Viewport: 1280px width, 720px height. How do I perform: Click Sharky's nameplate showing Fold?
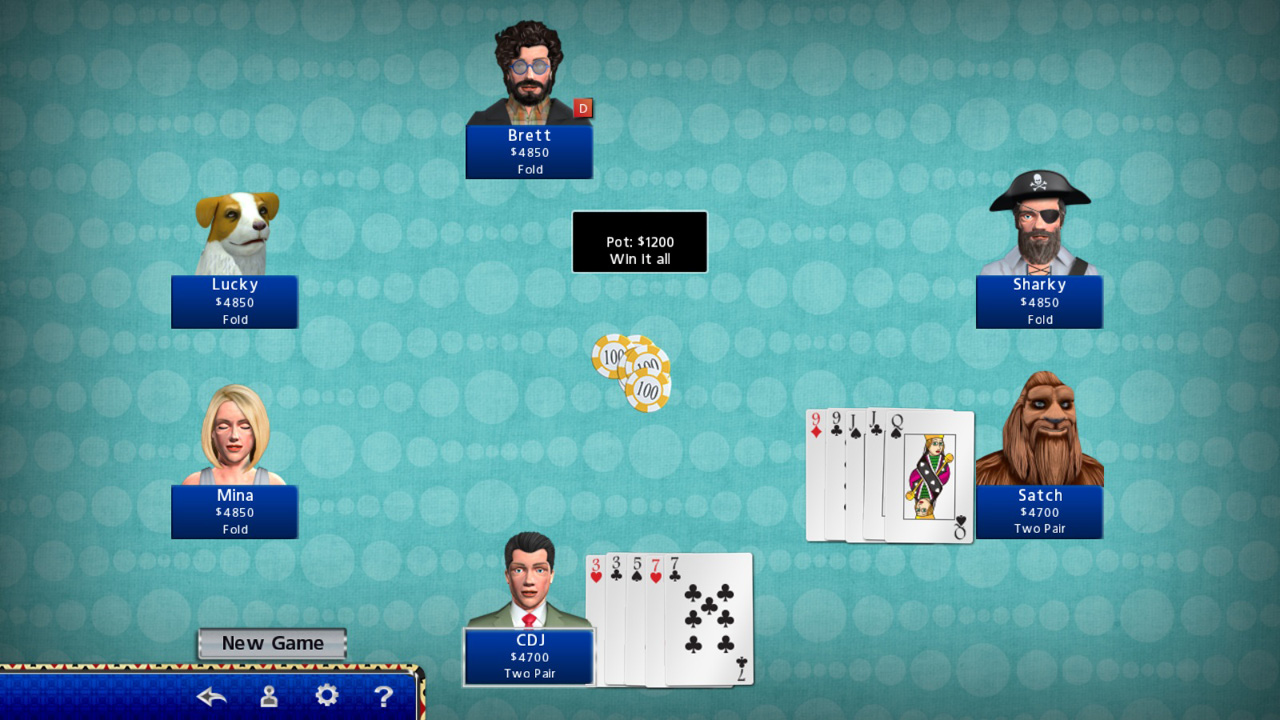pos(1039,301)
